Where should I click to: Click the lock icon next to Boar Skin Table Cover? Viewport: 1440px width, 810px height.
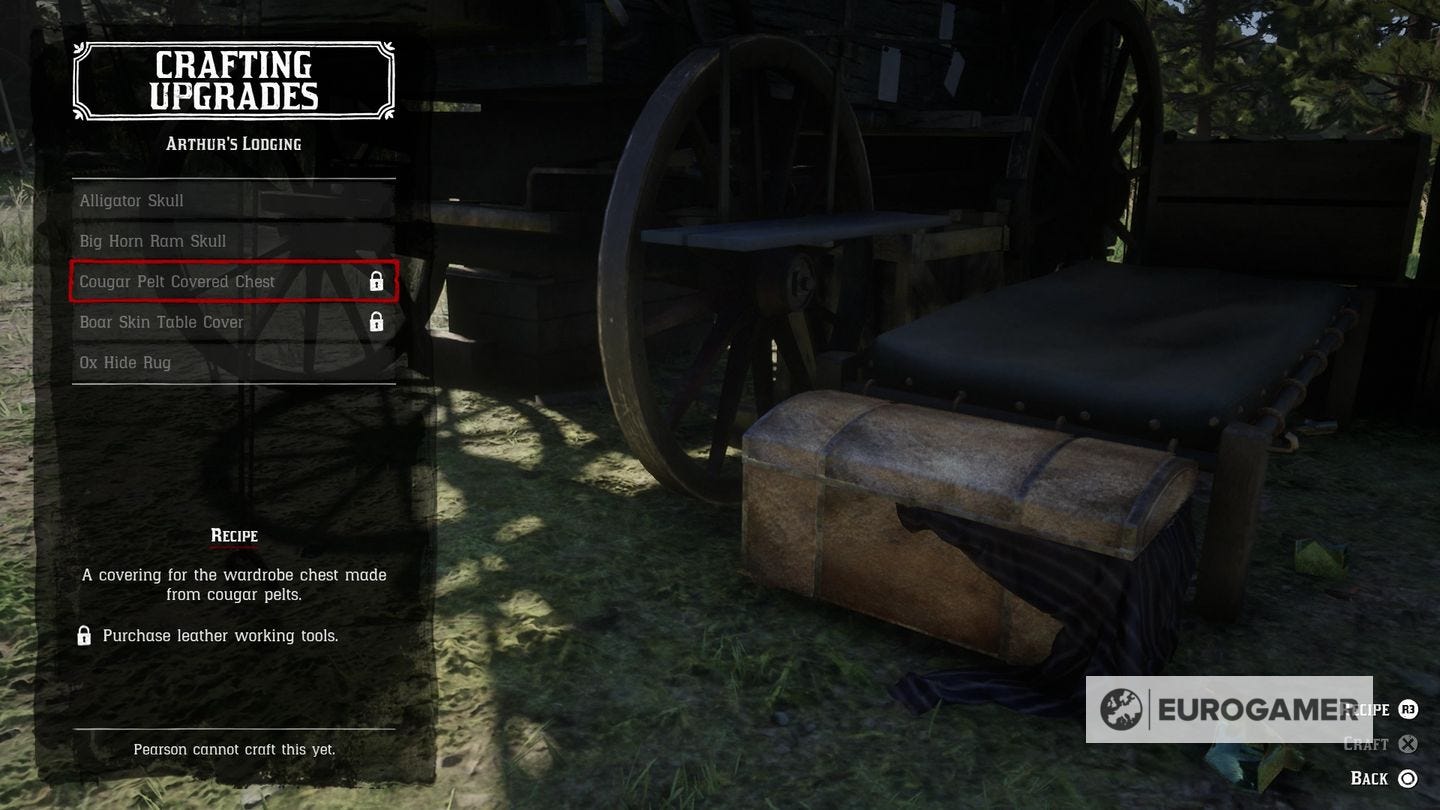point(377,321)
